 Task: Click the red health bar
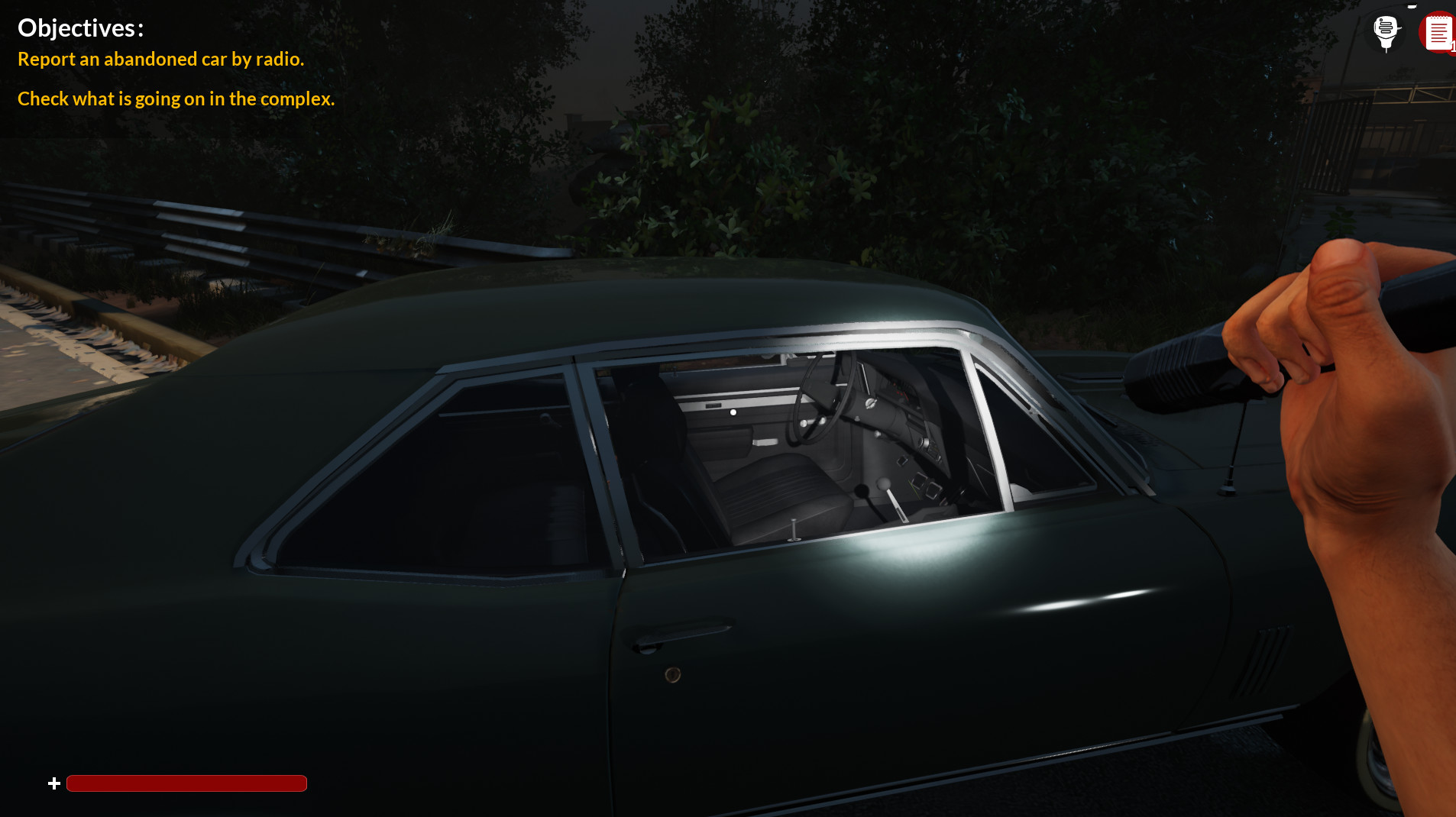(x=186, y=783)
